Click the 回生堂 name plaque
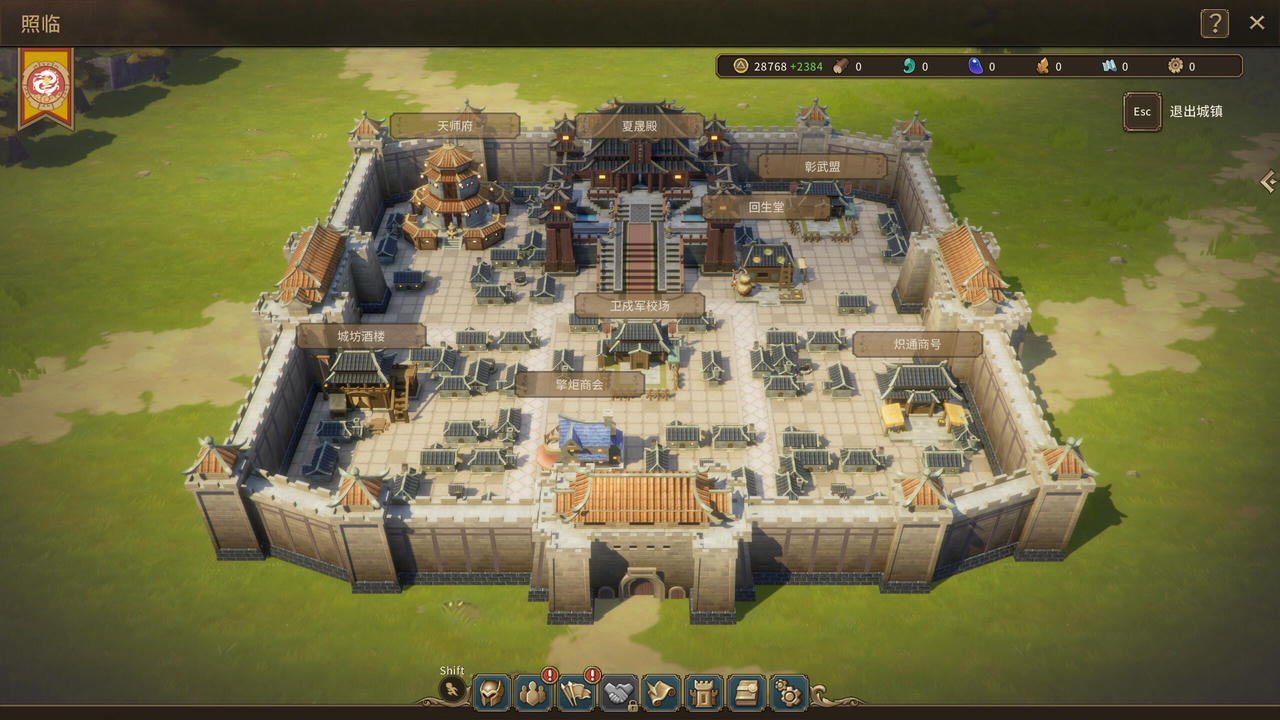Image resolution: width=1280 pixels, height=720 pixels. tap(766, 207)
